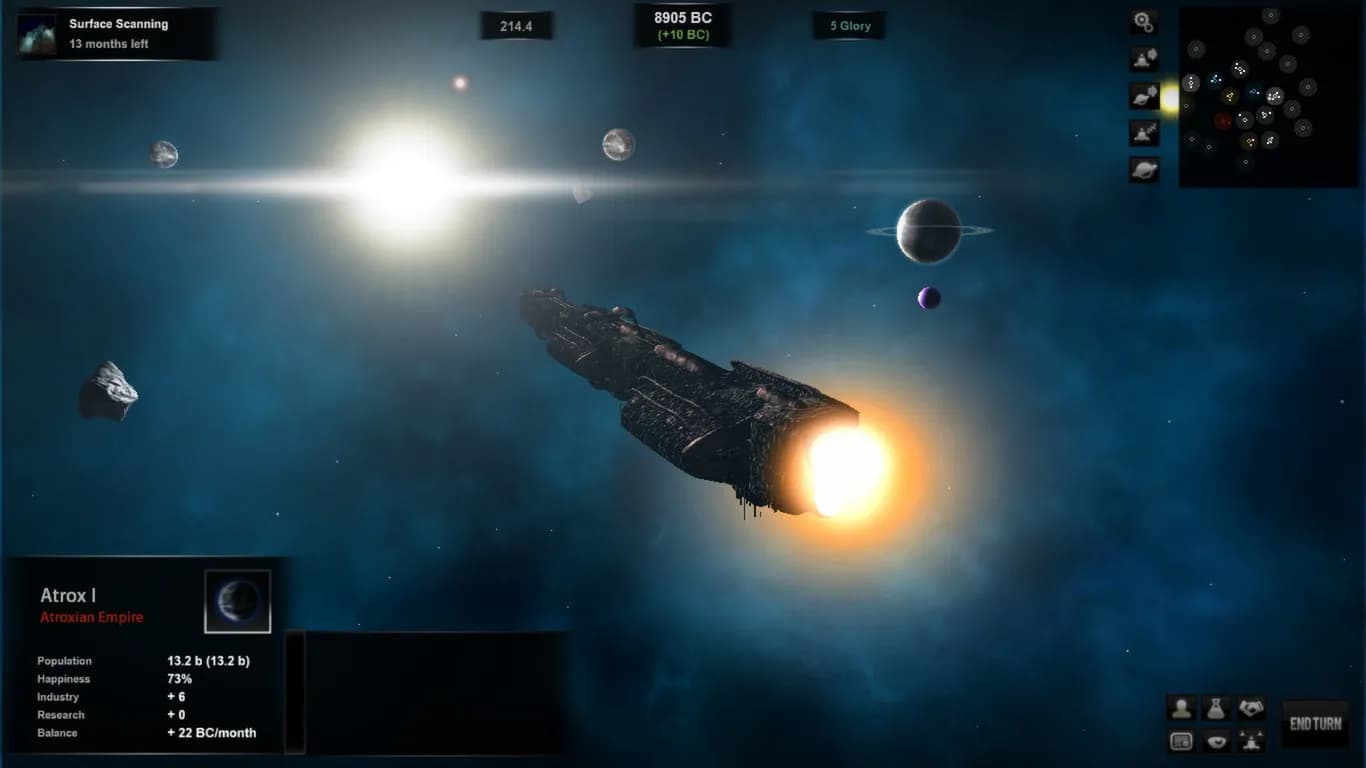Open the fleet ships icon
The height and width of the screenshot is (768, 1366).
1251,741
